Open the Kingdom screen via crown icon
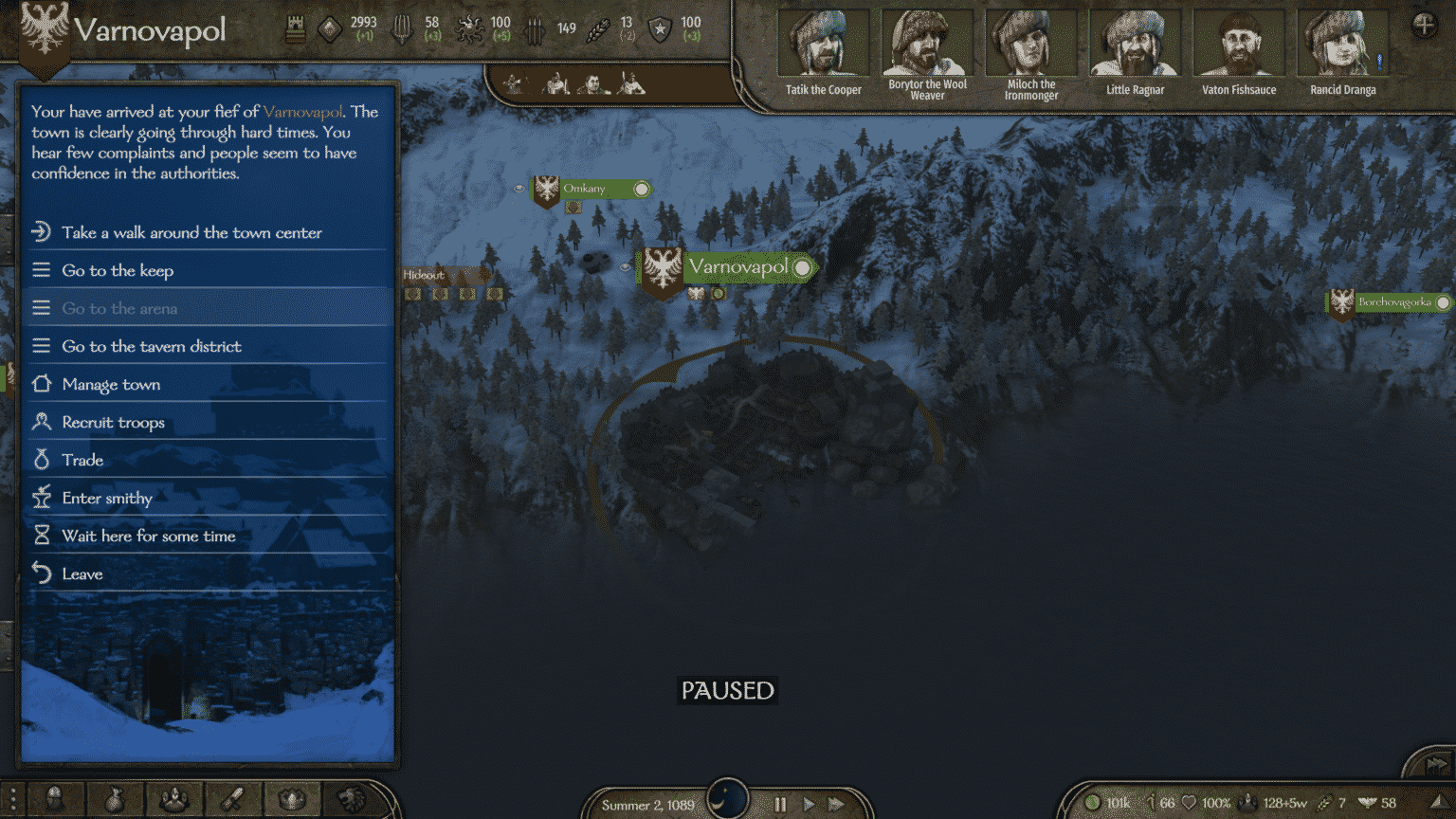Viewport: 1456px width, 819px height. click(x=292, y=799)
